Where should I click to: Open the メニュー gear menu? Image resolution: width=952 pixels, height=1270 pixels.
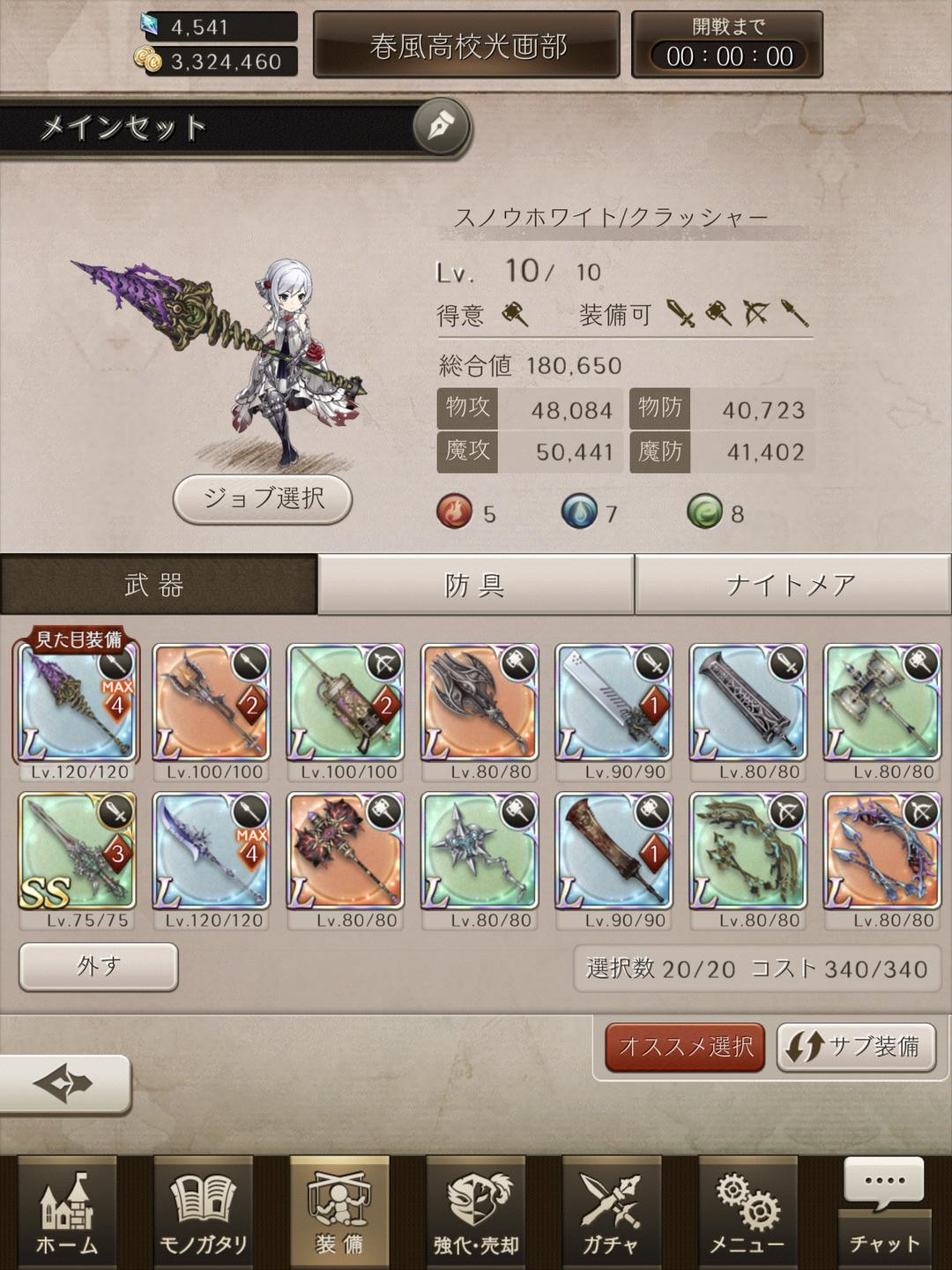tap(747, 1214)
